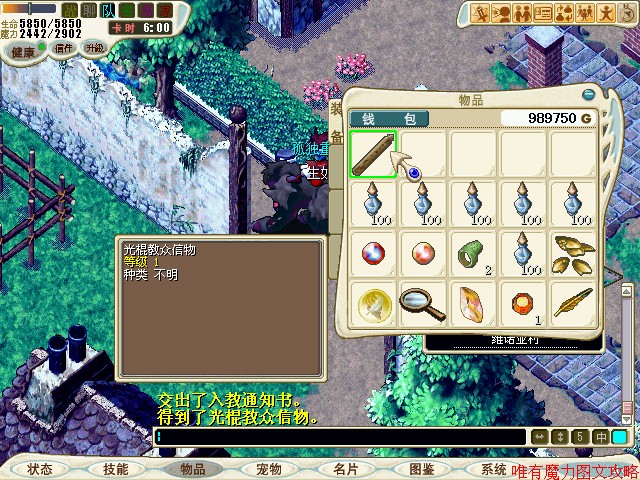Image resolution: width=640 pixels, height=480 pixels.
Task: Click the chat text input bar
Action: point(340,437)
